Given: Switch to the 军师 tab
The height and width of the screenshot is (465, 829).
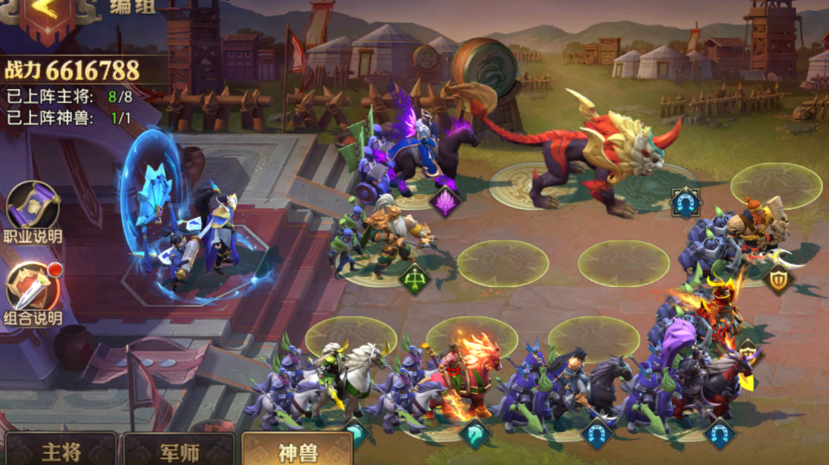Looking at the screenshot, I should [178, 449].
